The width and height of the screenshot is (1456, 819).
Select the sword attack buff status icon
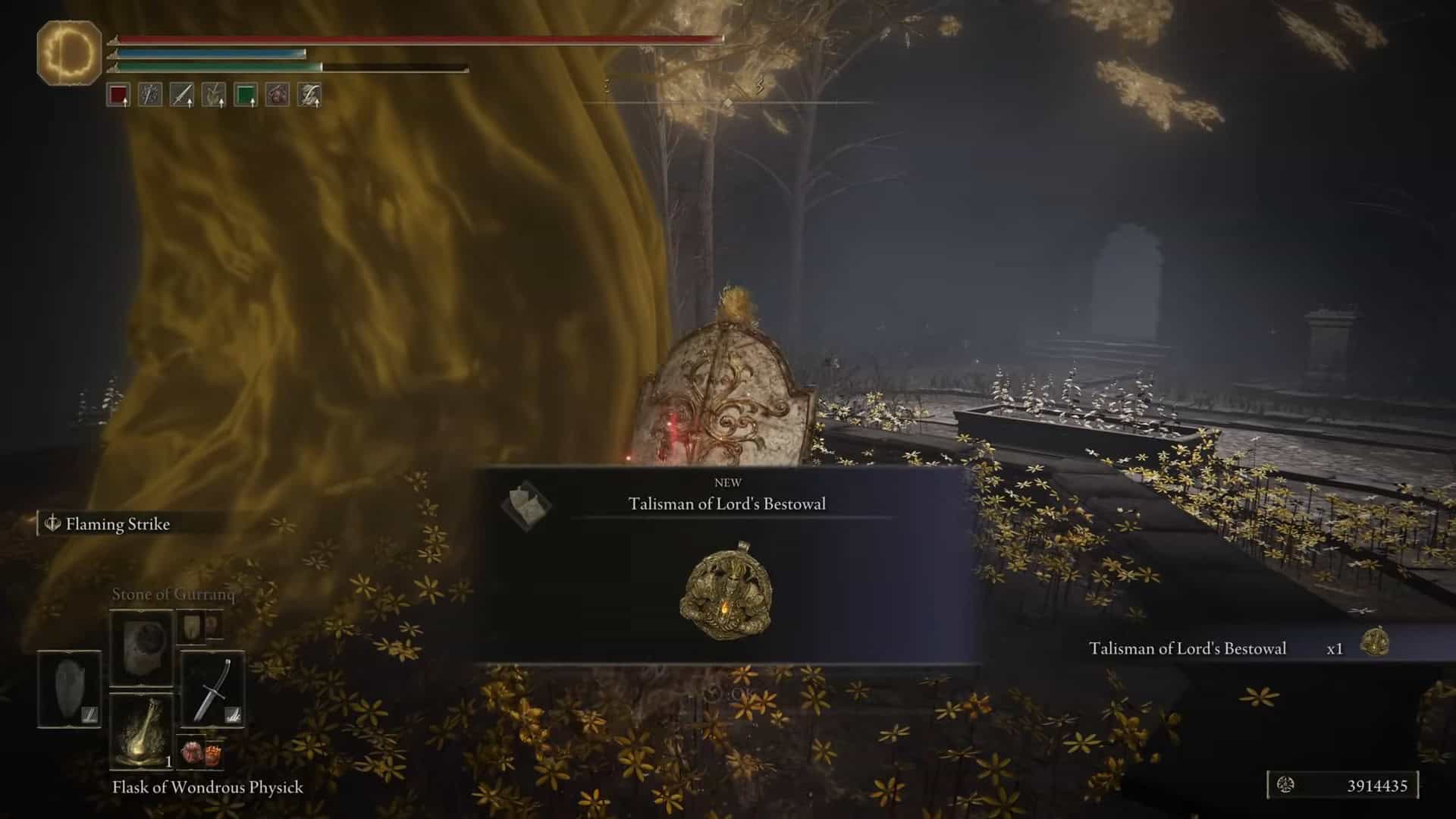[182, 96]
